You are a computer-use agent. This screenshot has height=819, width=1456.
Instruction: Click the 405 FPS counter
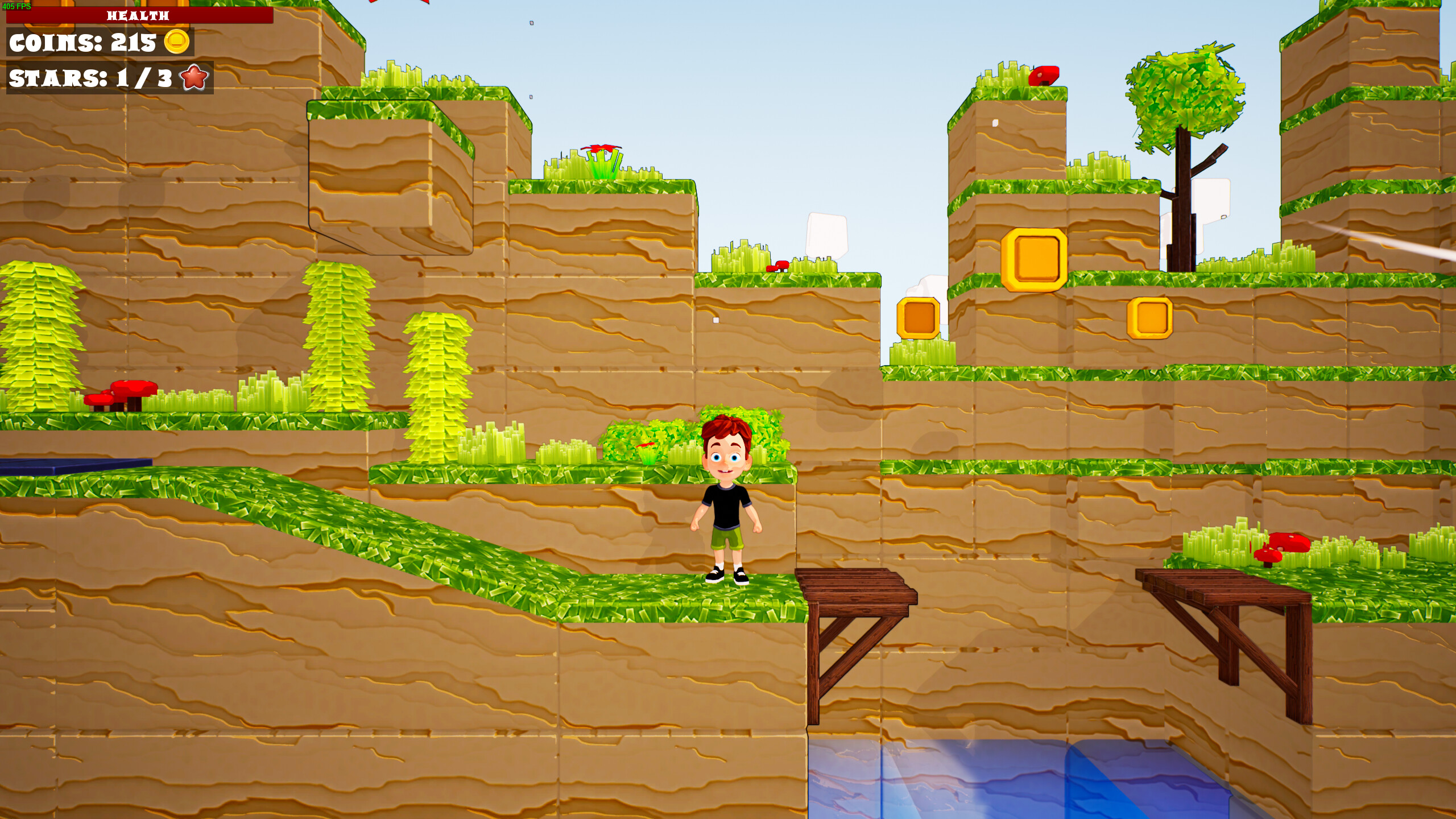17,6
